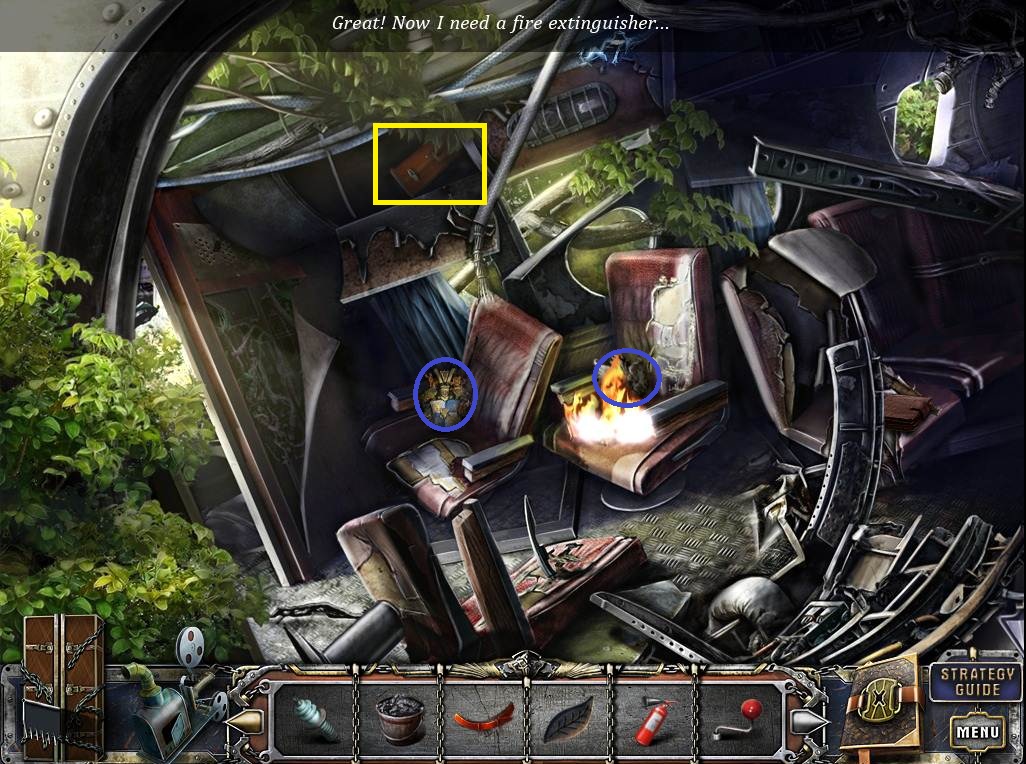The height and width of the screenshot is (764, 1026).
Task: Select the dark leaf inventory item
Action: pos(568,721)
